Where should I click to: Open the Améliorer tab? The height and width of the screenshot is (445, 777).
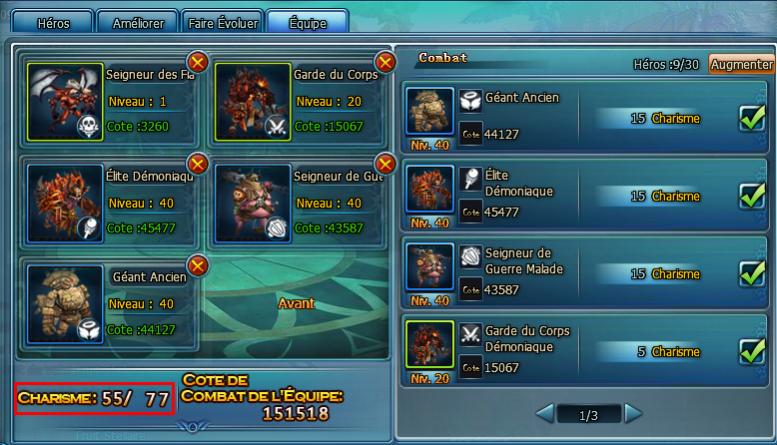tap(137, 22)
